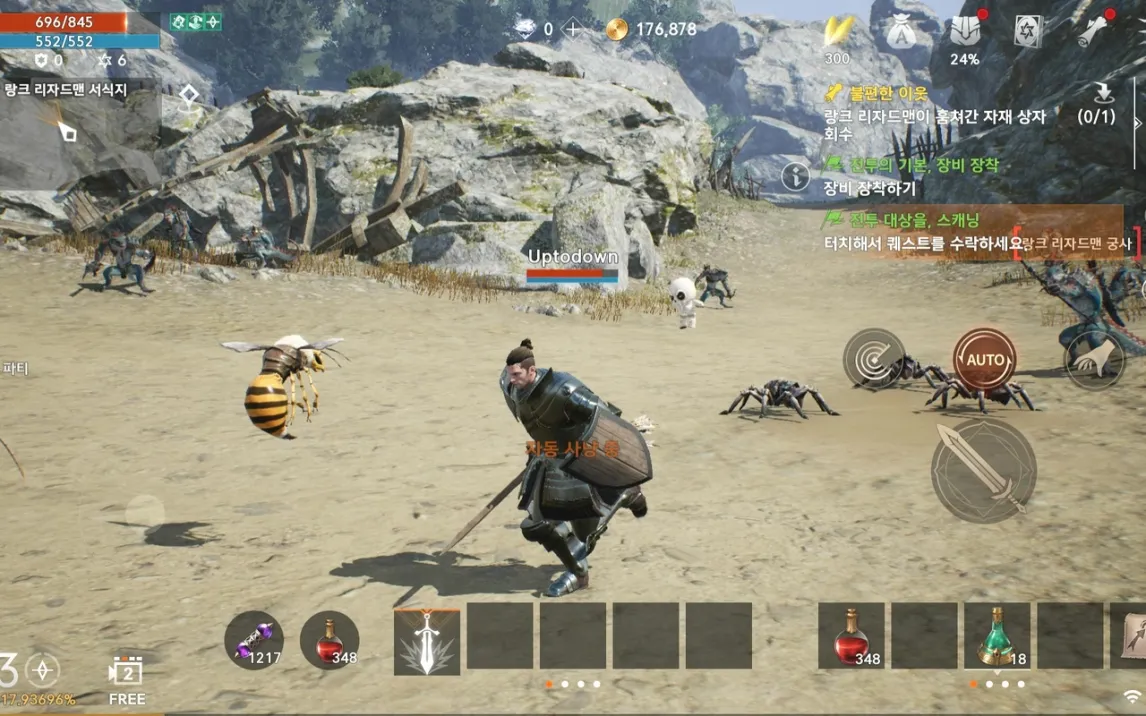Toggle the AUTO hunting button
Screen dimensions: 1146x716
[984, 359]
